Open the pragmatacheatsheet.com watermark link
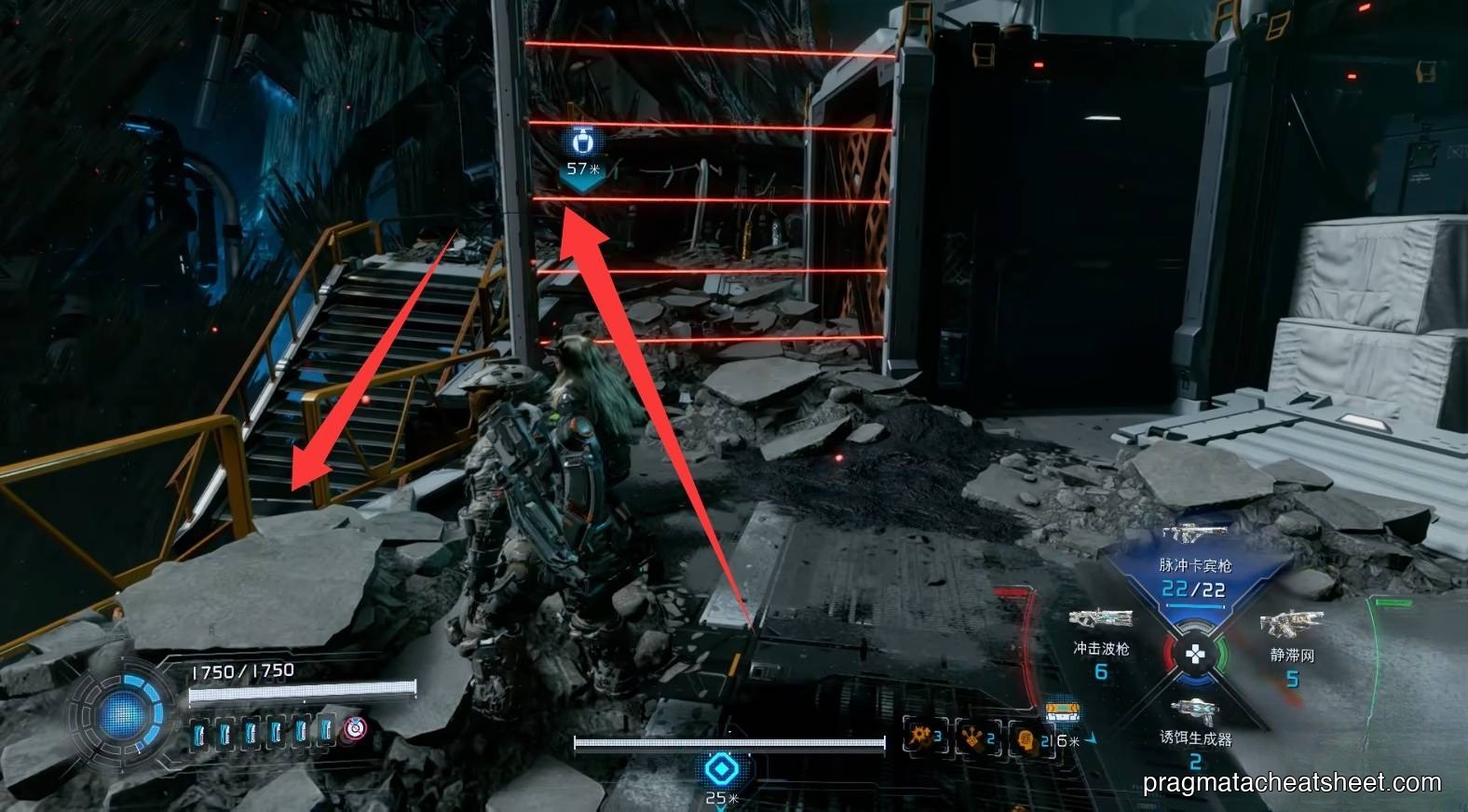The height and width of the screenshot is (812, 1468). pos(1291,782)
